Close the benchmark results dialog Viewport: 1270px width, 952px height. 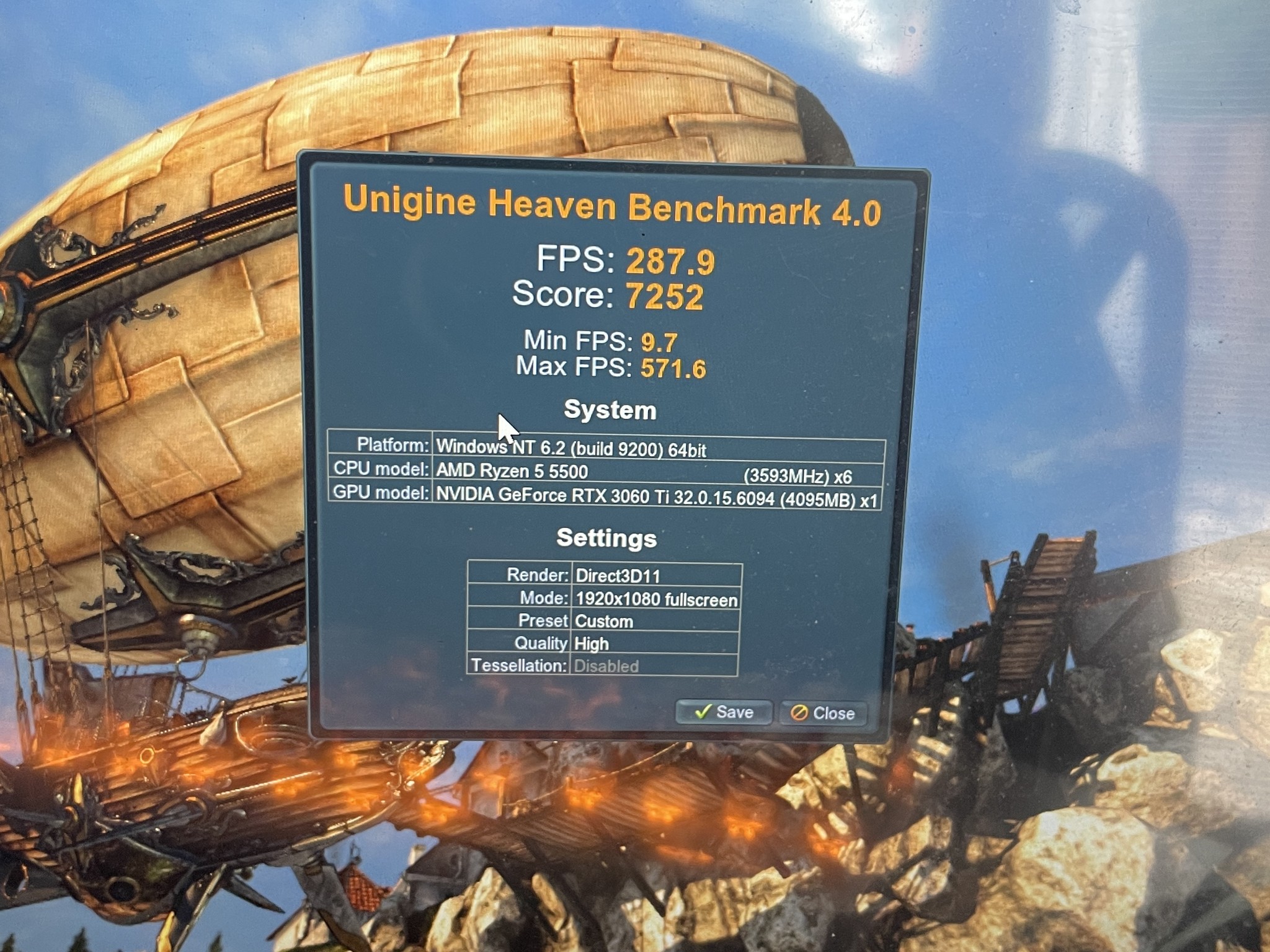[x=823, y=713]
